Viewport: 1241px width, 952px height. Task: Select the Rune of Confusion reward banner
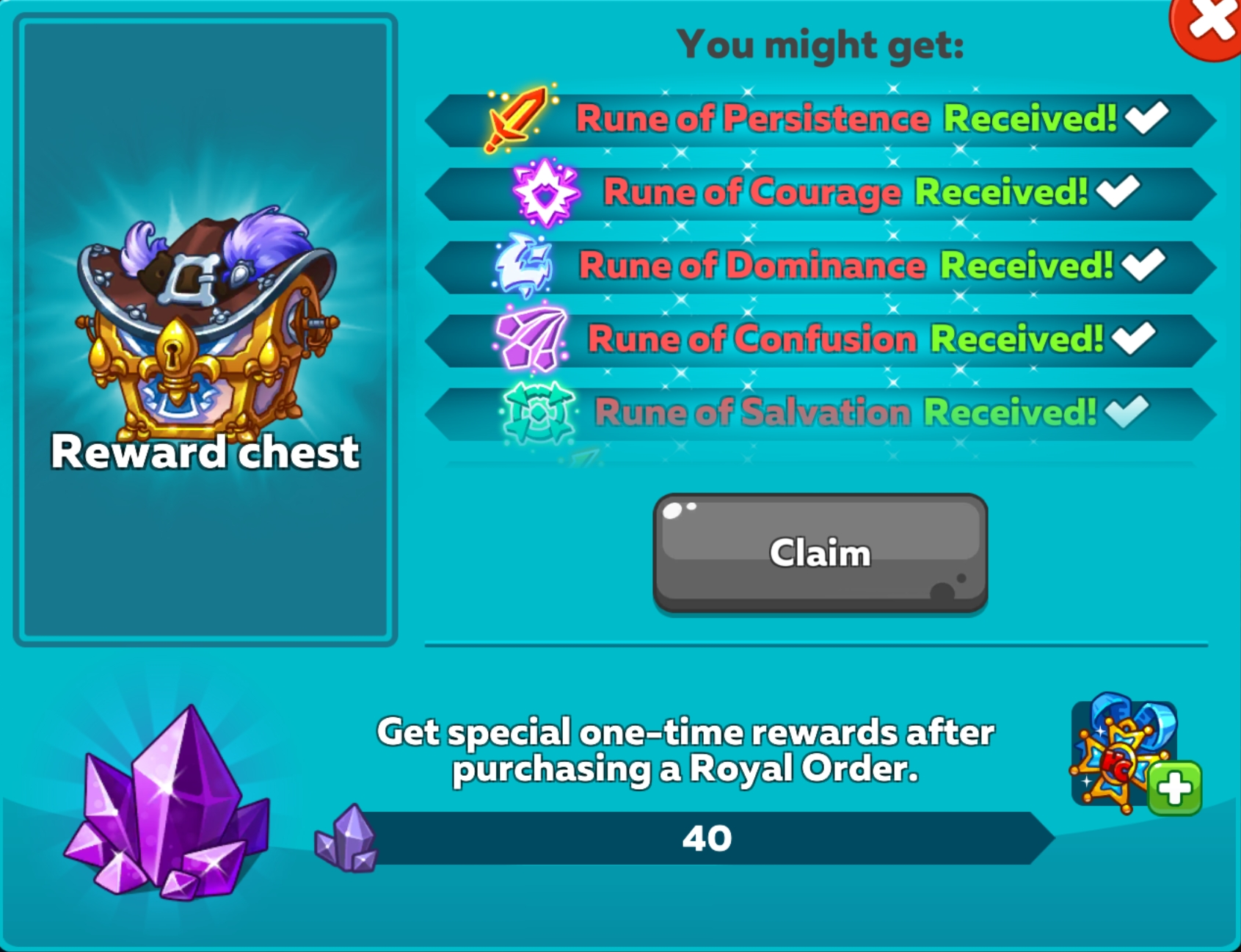coord(807,339)
